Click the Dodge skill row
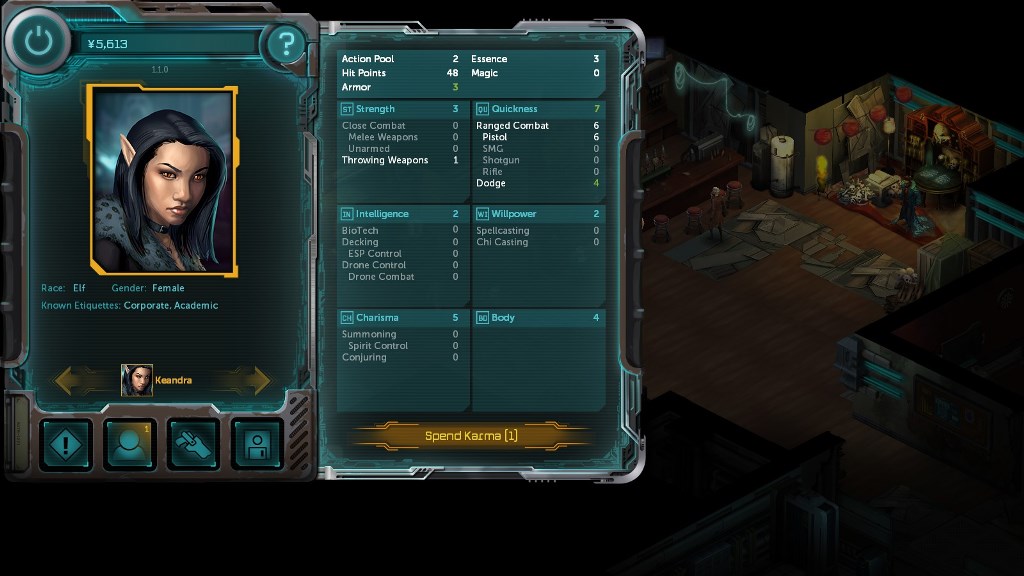The image size is (1024, 576). [x=538, y=183]
